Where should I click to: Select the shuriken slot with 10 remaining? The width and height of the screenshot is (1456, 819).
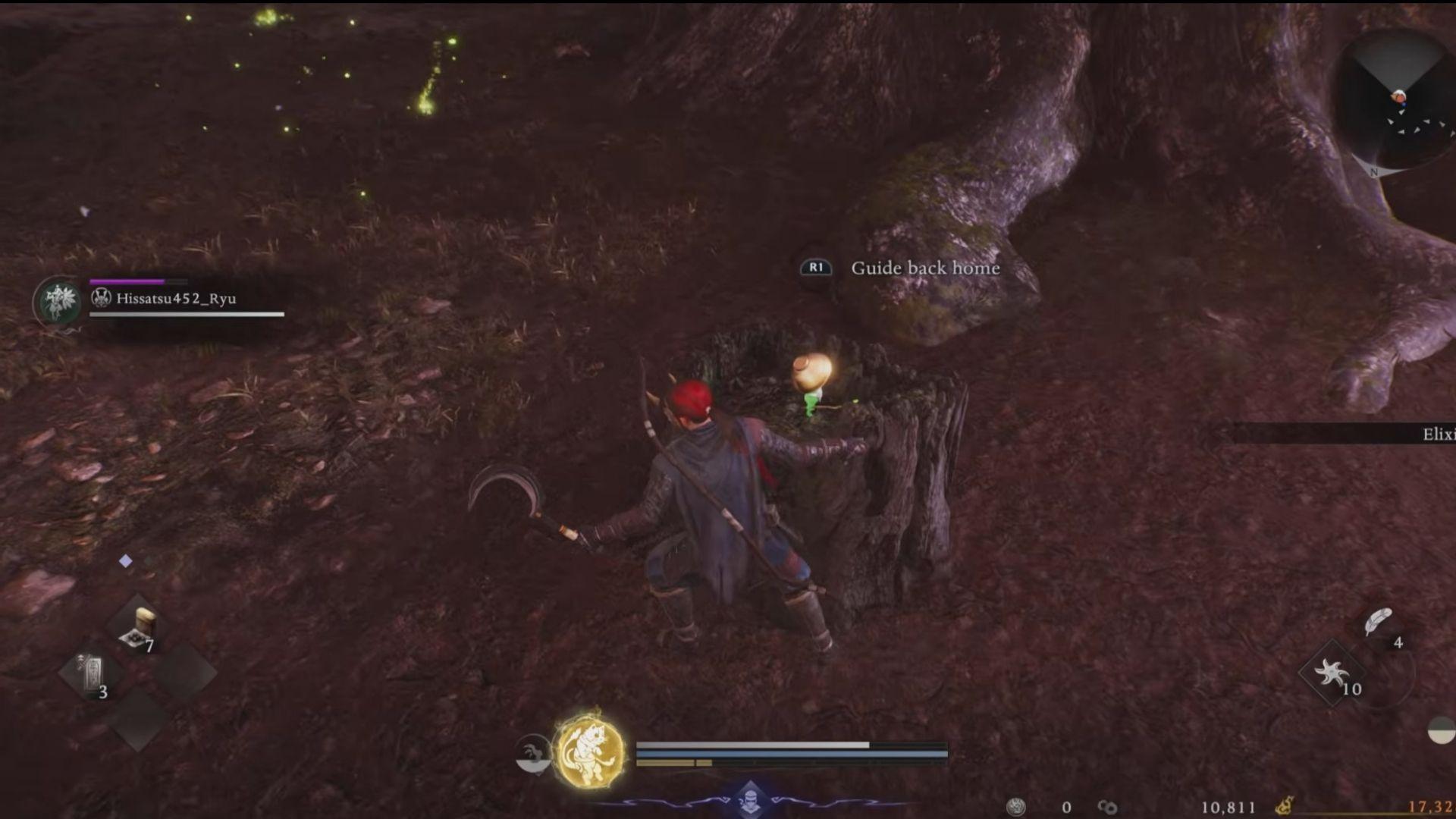click(1332, 673)
